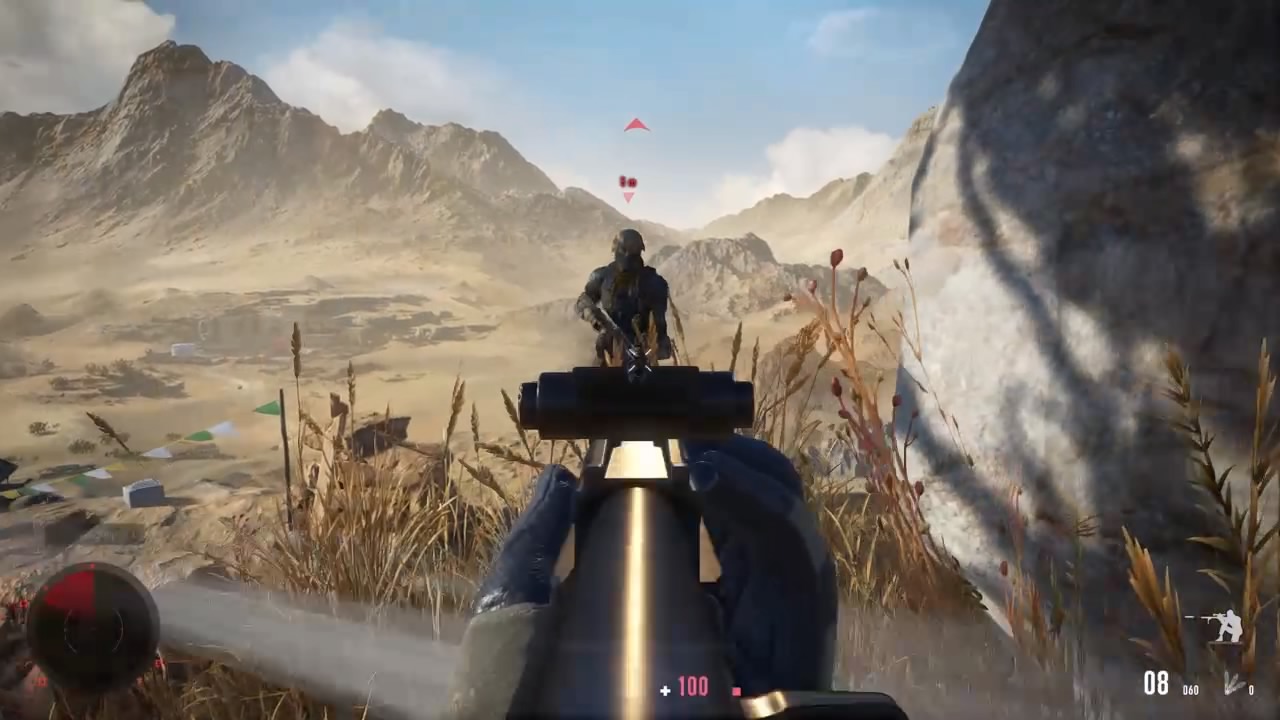Screen dimensions: 1280x720
Task: Click the circular radar minimap
Action: (x=92, y=627)
